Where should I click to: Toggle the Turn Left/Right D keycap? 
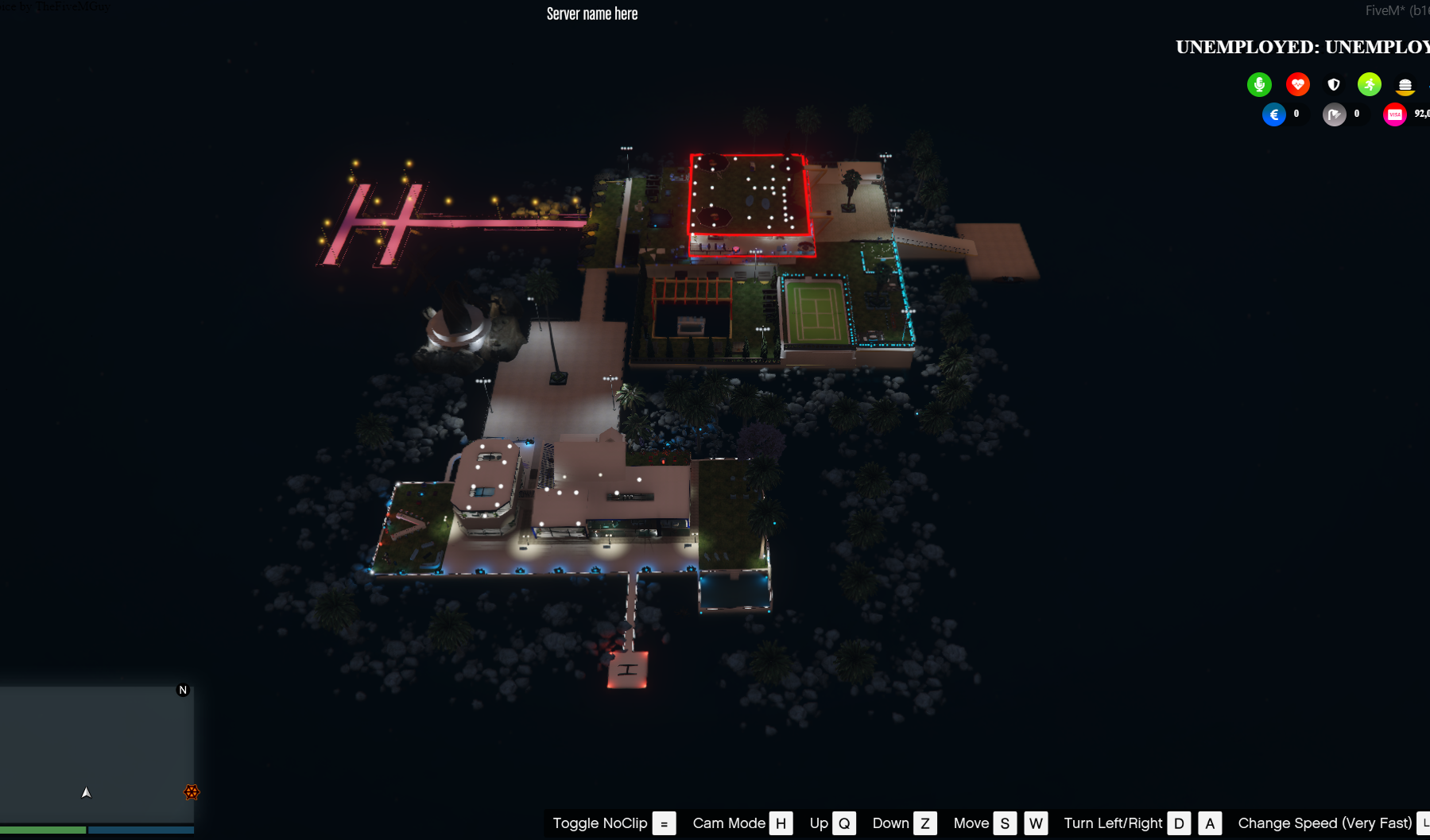[x=1179, y=823]
